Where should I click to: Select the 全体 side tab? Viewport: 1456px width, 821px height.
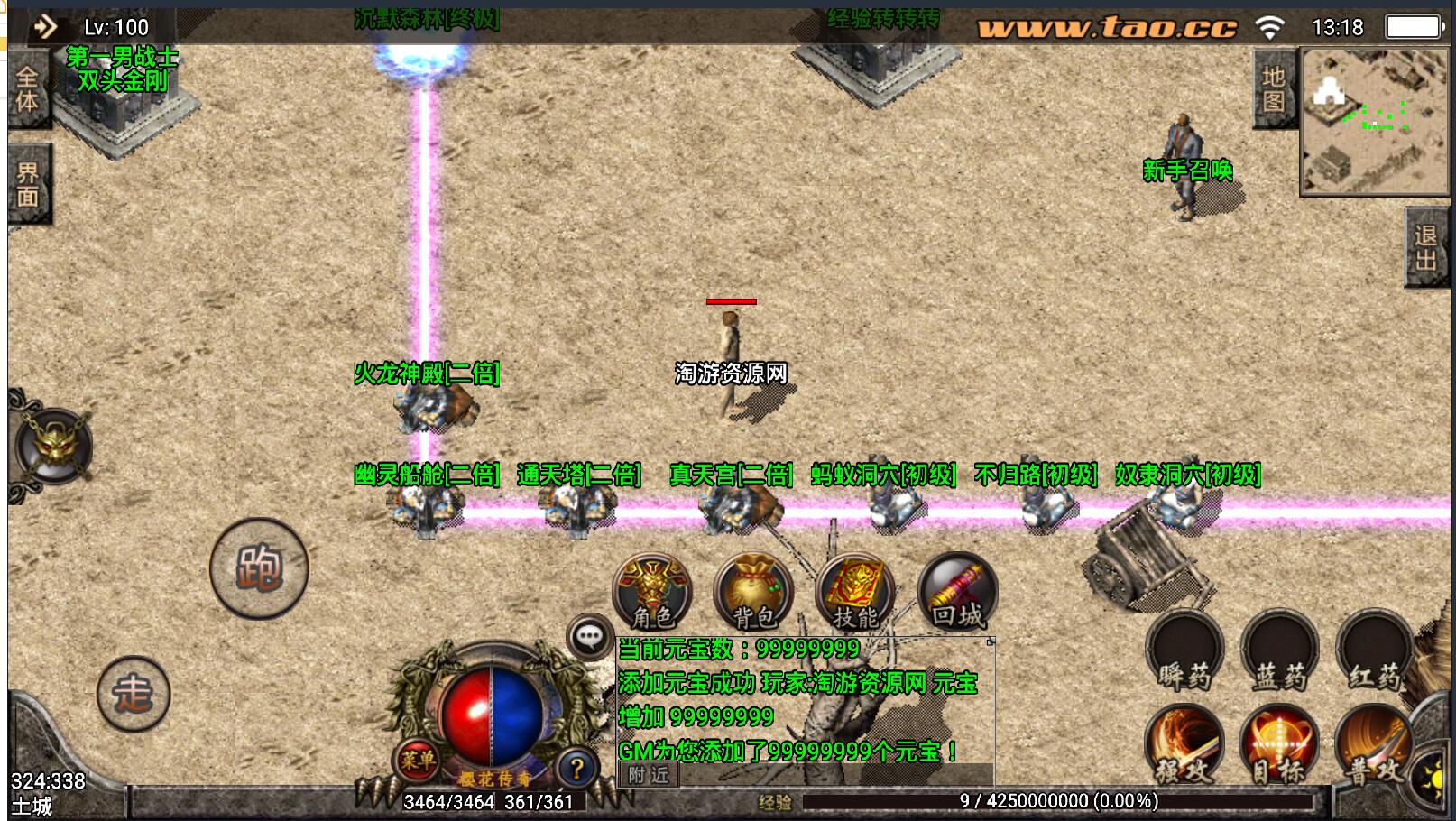tap(28, 89)
